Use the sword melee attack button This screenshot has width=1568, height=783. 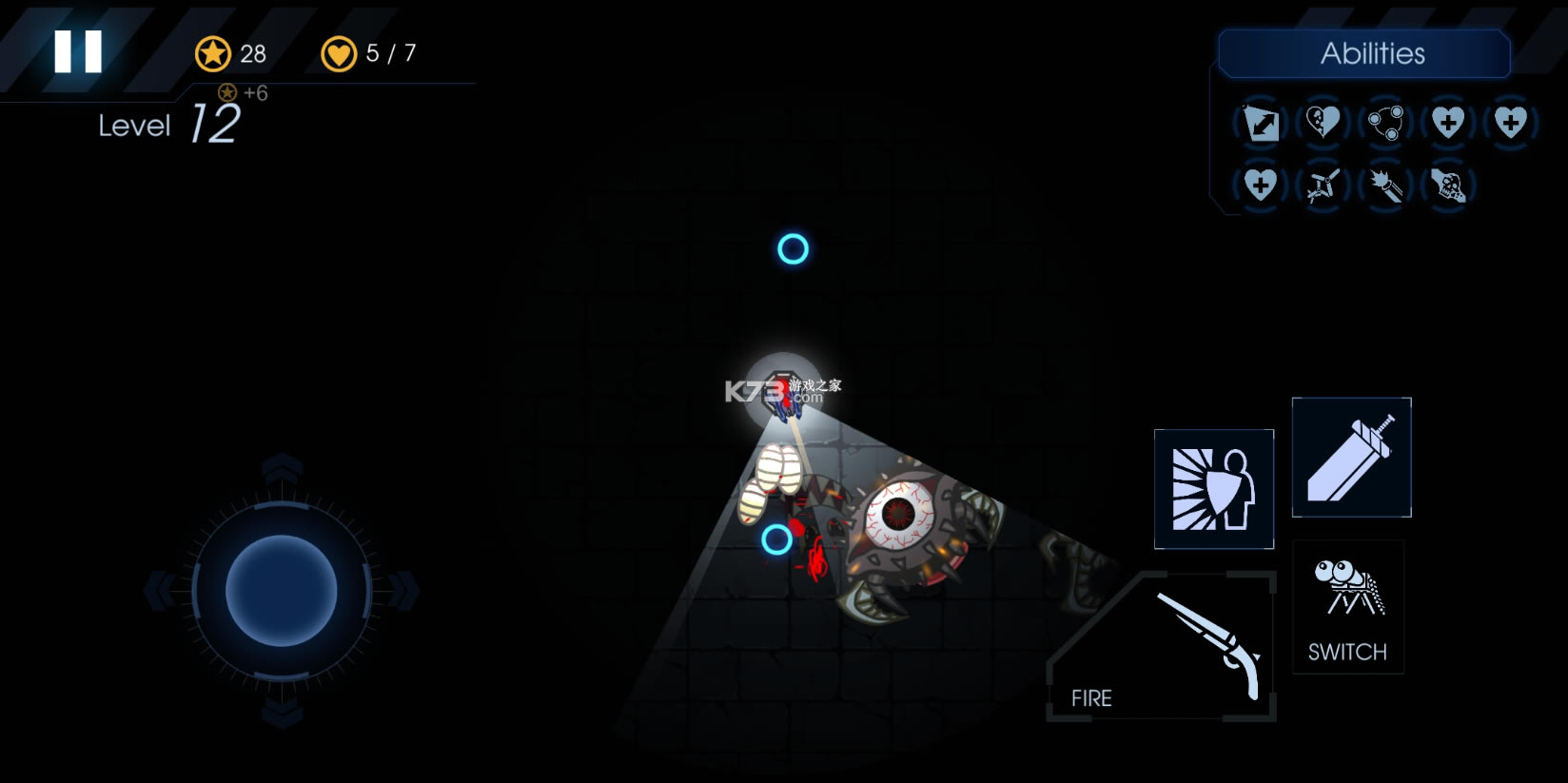point(1351,458)
